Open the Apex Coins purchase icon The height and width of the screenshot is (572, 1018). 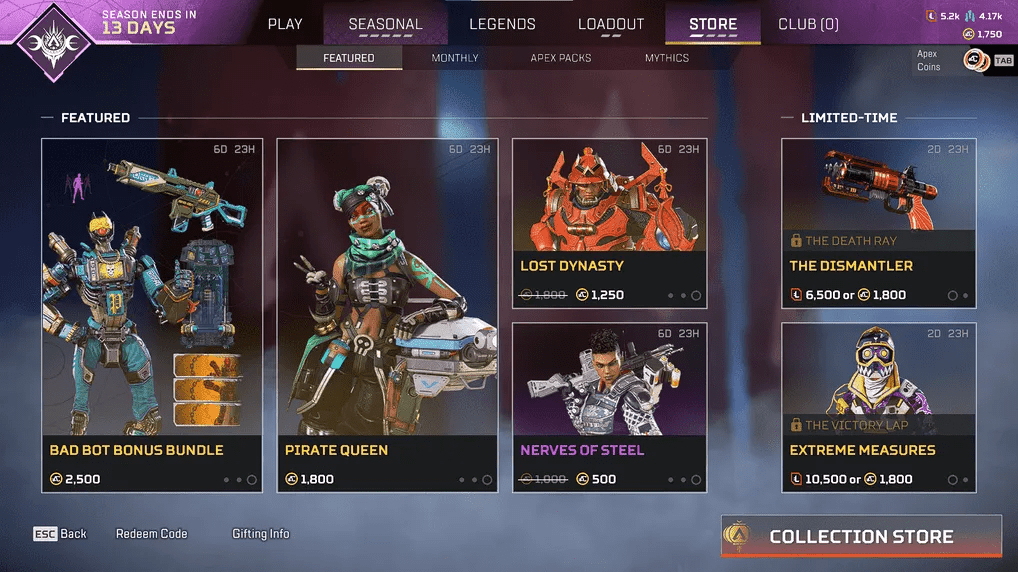pos(975,61)
